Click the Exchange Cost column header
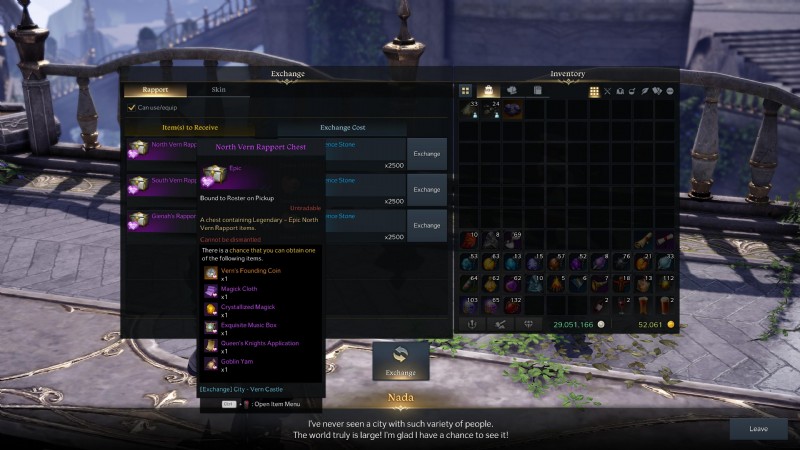 342,128
